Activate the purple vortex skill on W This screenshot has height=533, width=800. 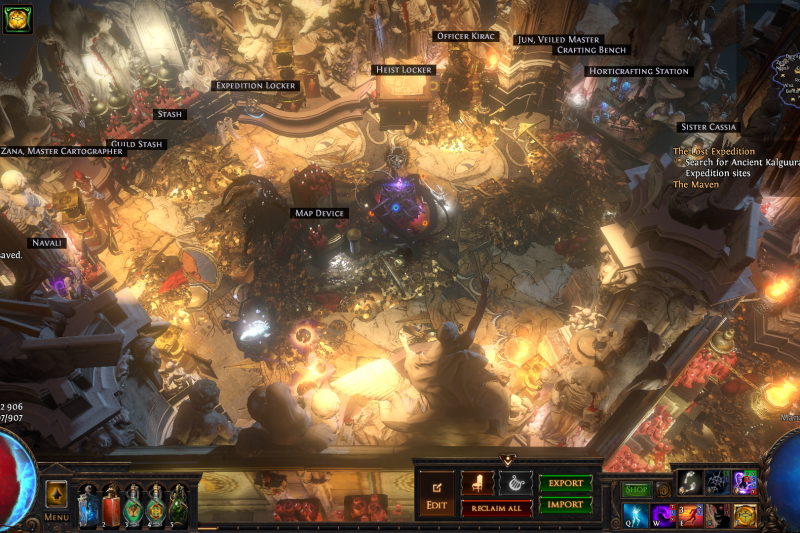tap(664, 514)
